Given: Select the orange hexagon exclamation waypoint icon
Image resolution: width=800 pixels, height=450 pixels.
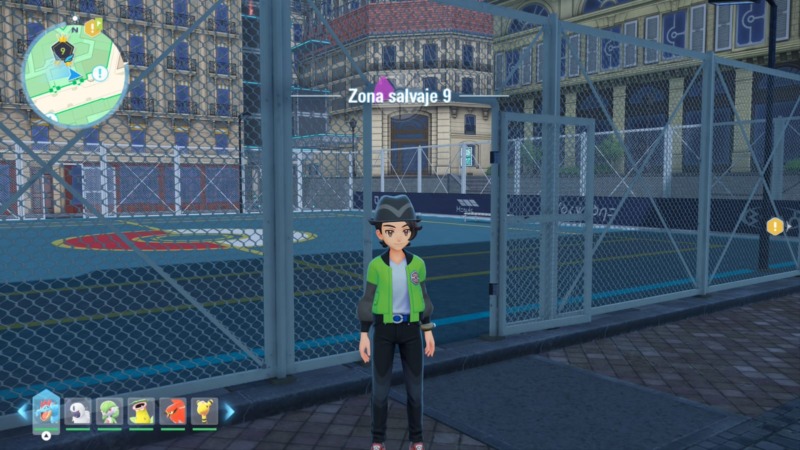Looking at the screenshot, I should coord(775,227).
